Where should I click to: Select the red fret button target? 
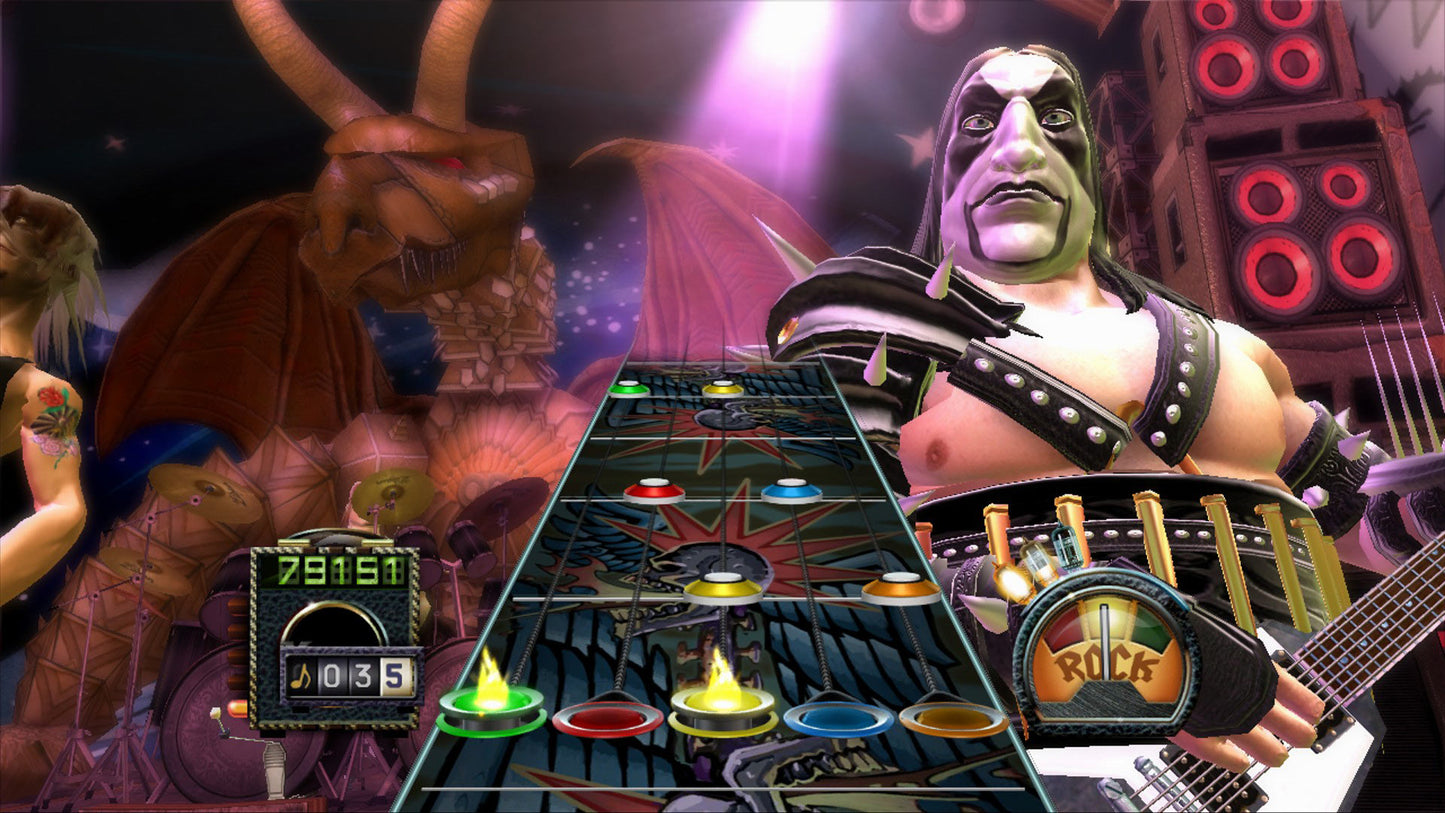(607, 717)
